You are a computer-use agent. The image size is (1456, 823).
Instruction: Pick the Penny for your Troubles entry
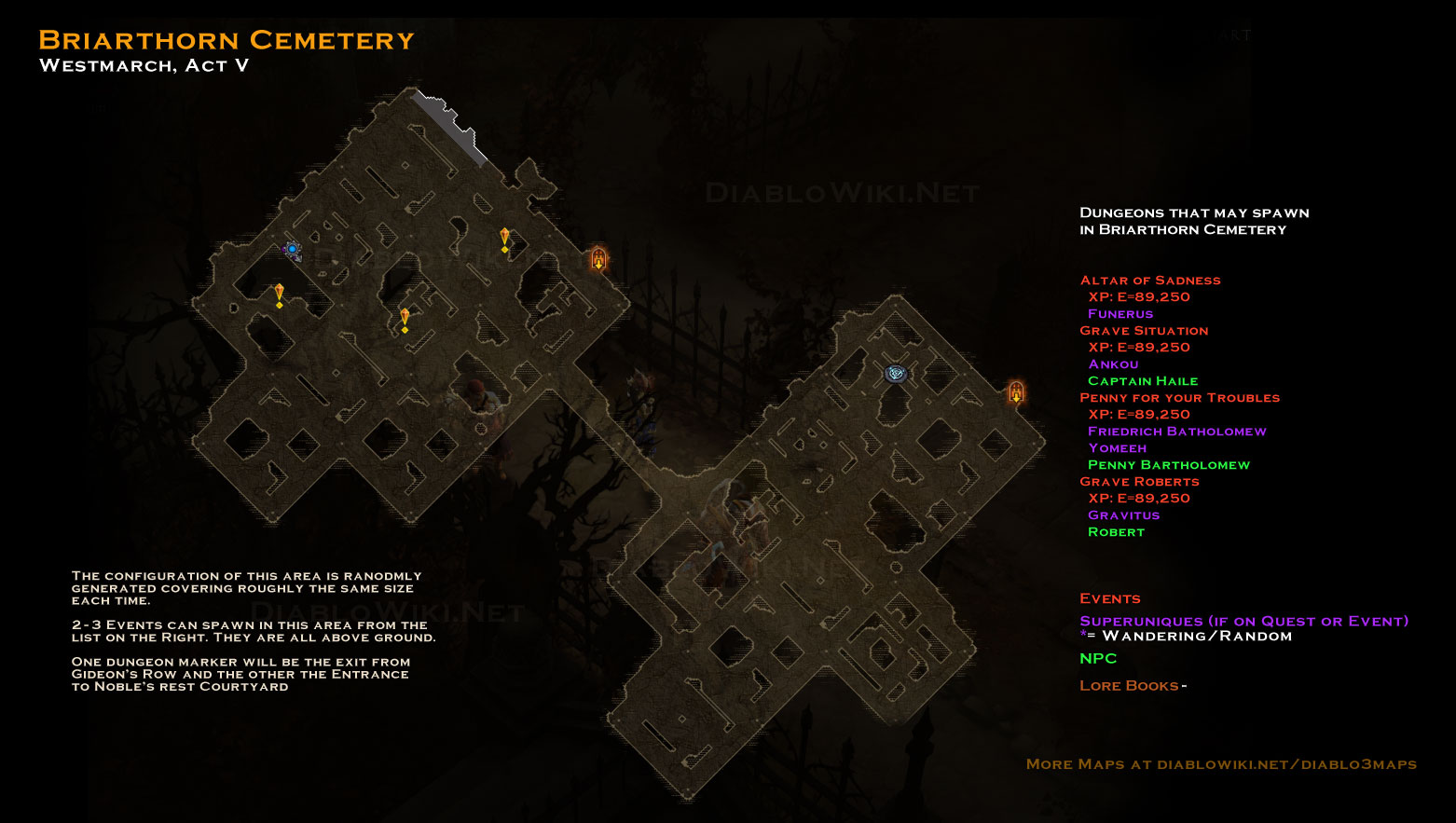(1179, 398)
